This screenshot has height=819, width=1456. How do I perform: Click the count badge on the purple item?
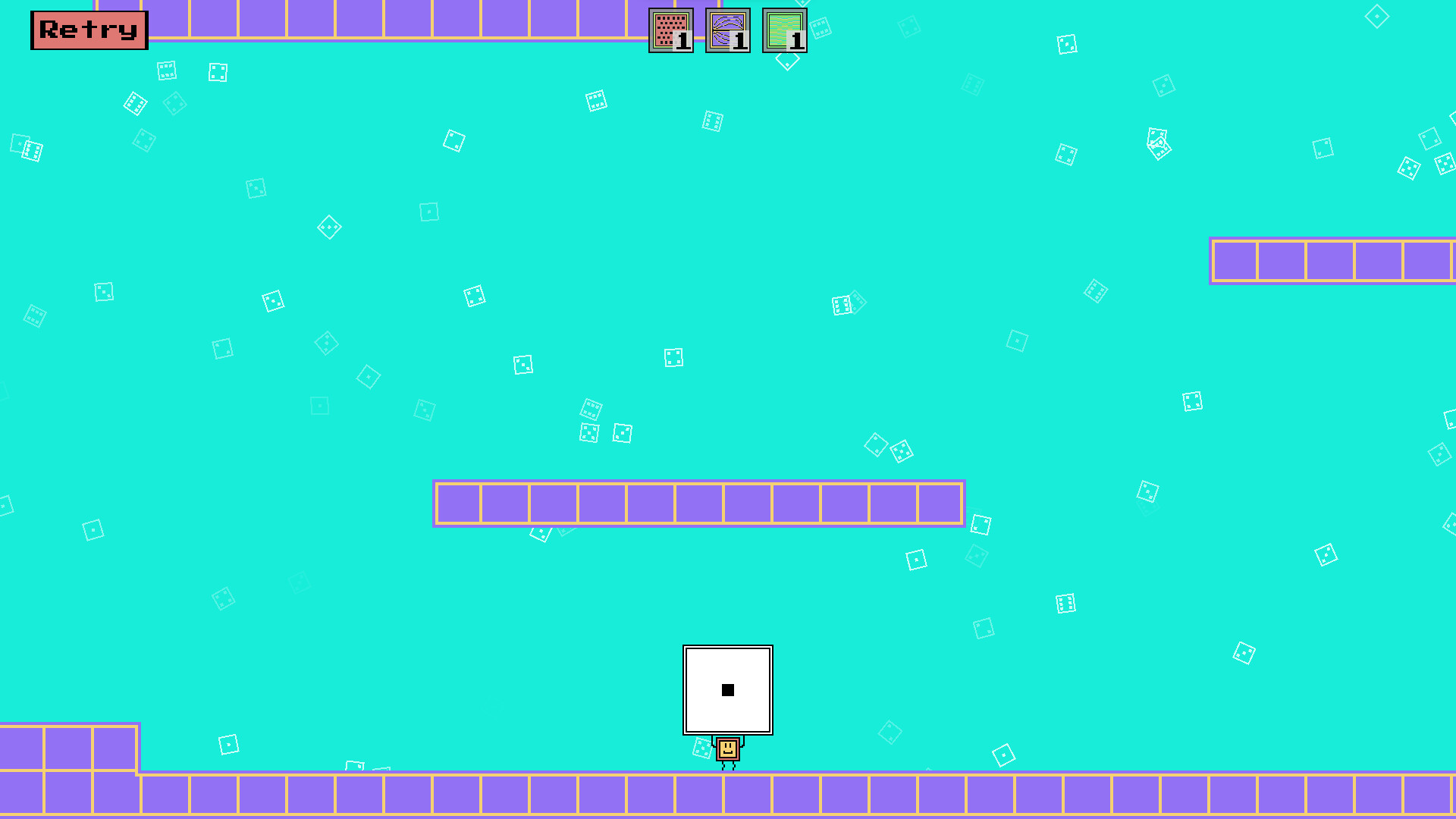(x=739, y=41)
